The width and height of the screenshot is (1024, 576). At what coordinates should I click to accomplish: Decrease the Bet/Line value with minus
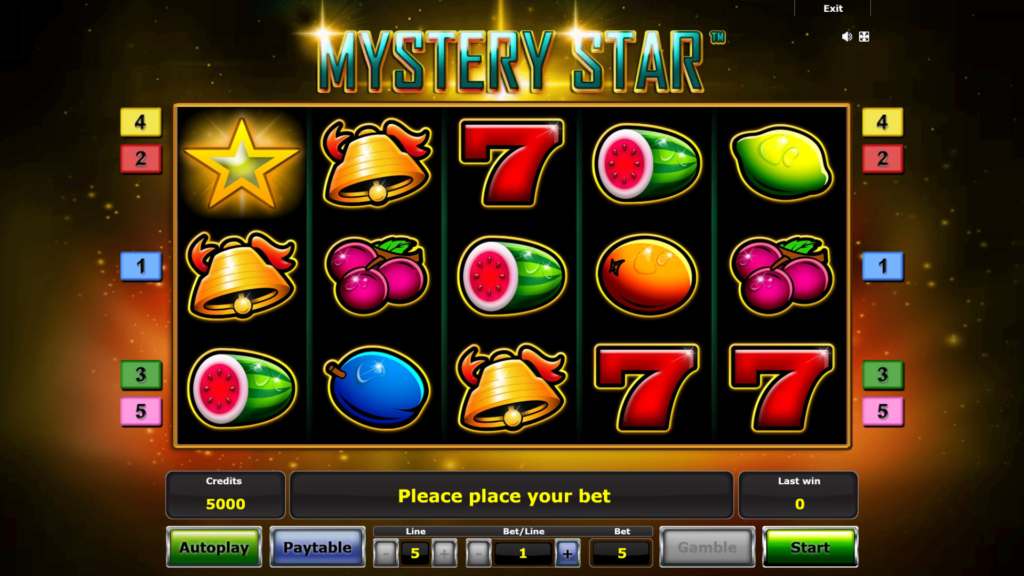pyautogui.click(x=479, y=552)
